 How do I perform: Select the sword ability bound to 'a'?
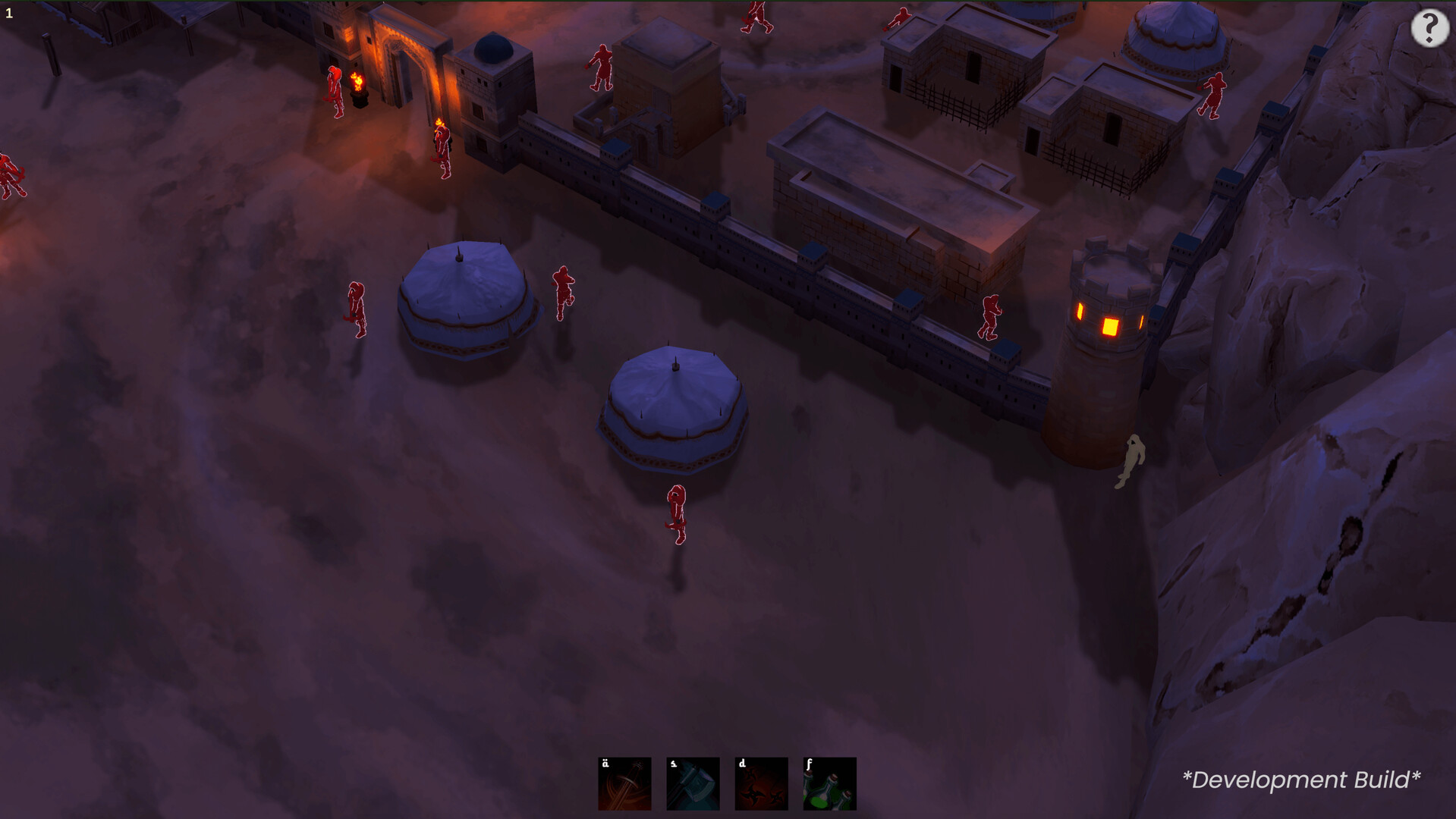624,783
